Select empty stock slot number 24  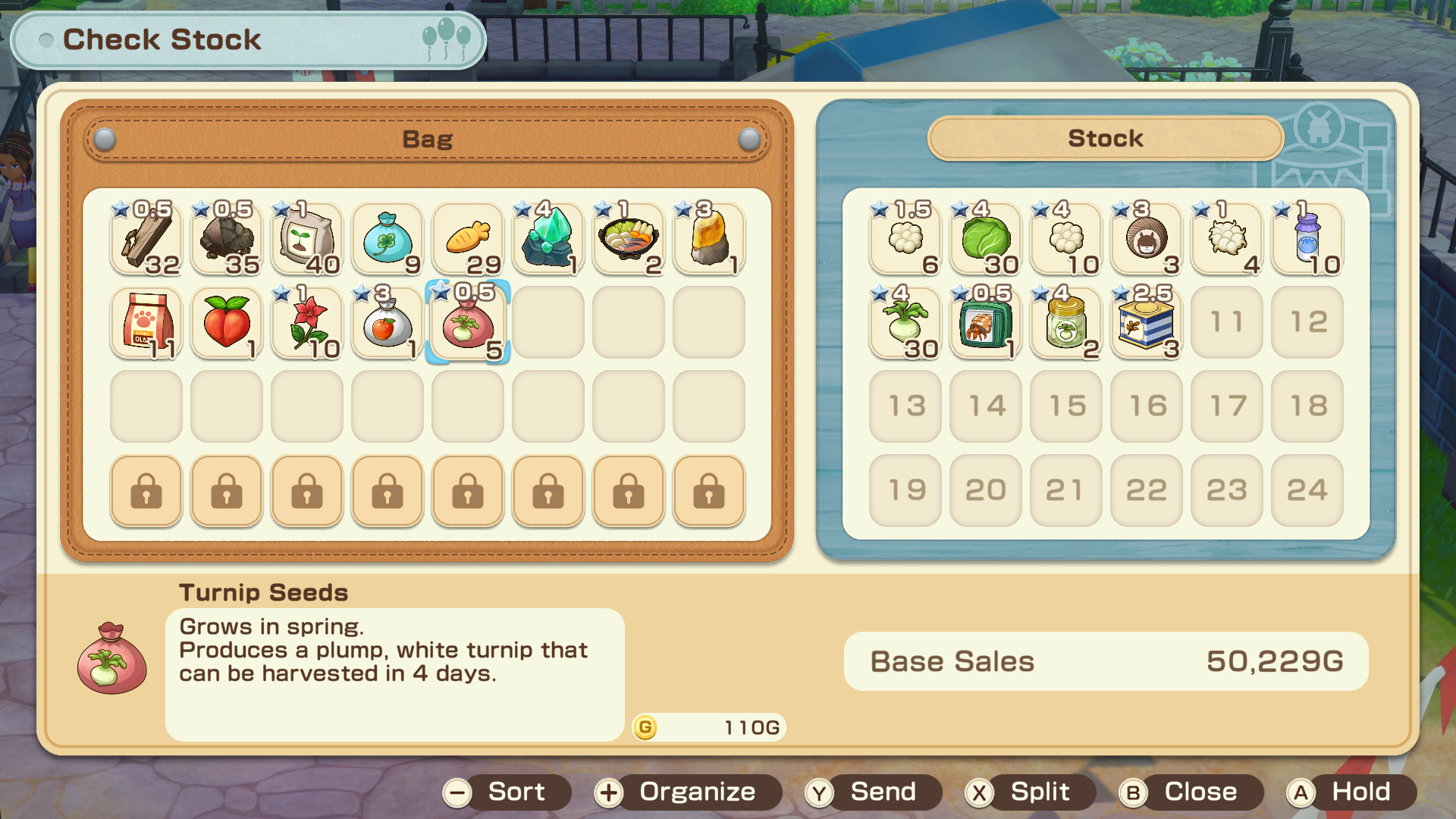click(x=1307, y=491)
